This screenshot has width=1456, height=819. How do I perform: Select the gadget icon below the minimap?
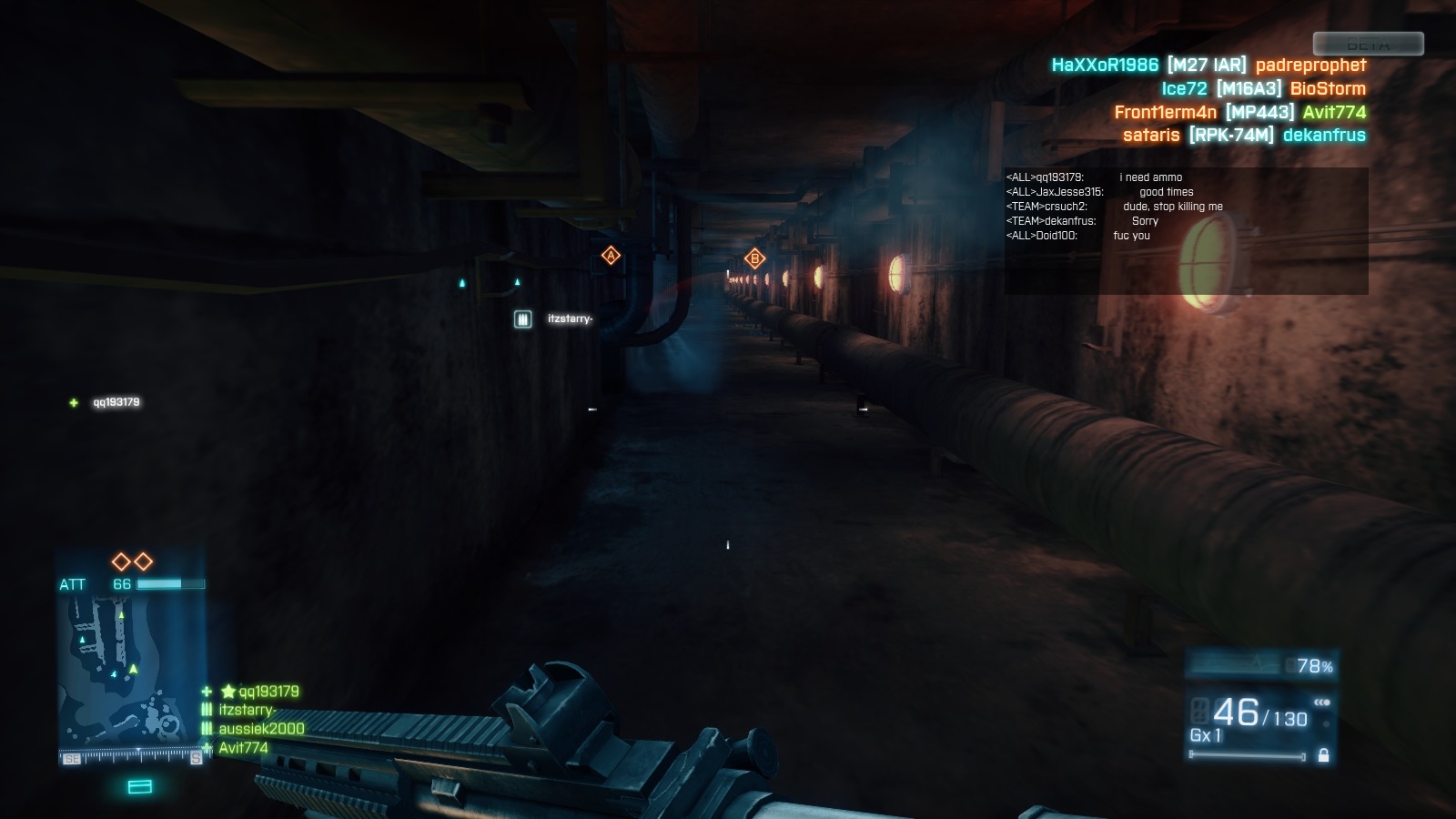140,786
